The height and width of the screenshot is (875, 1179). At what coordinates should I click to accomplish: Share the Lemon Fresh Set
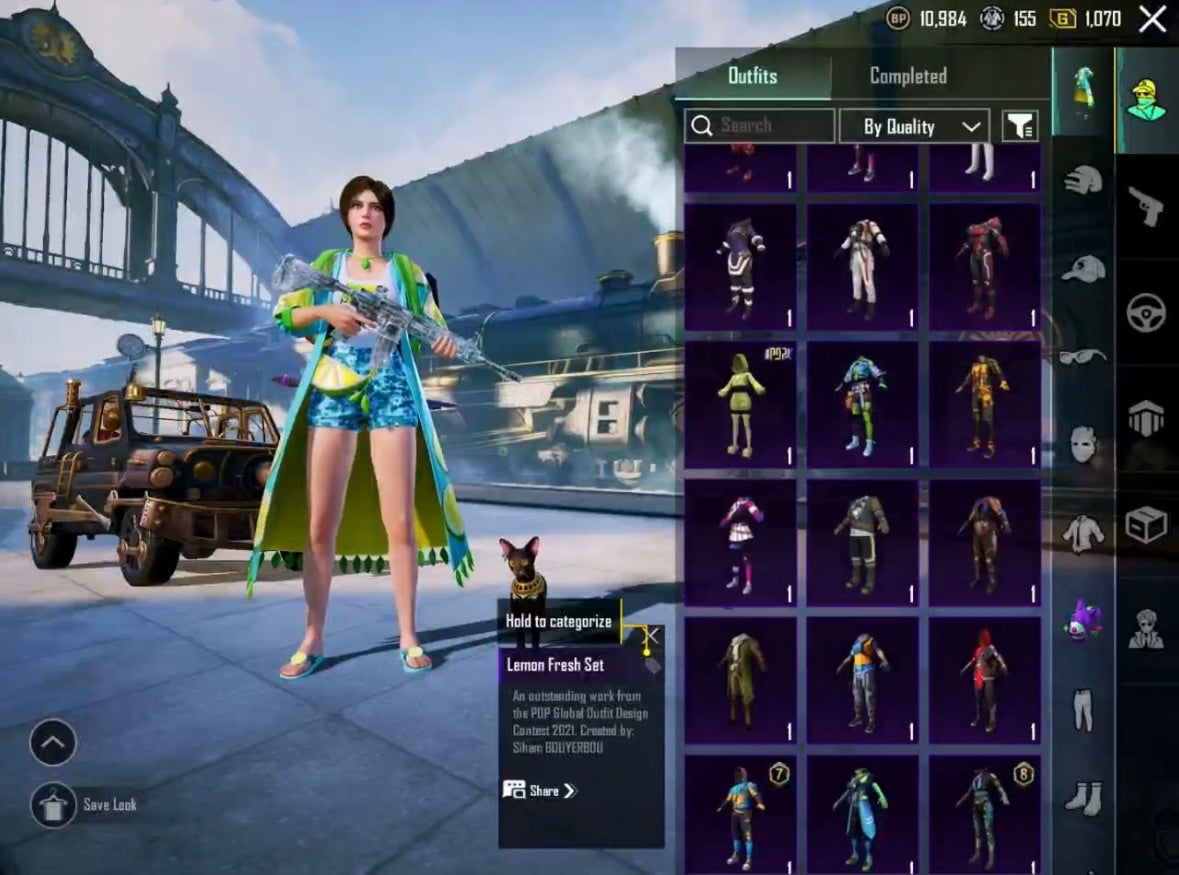point(542,791)
